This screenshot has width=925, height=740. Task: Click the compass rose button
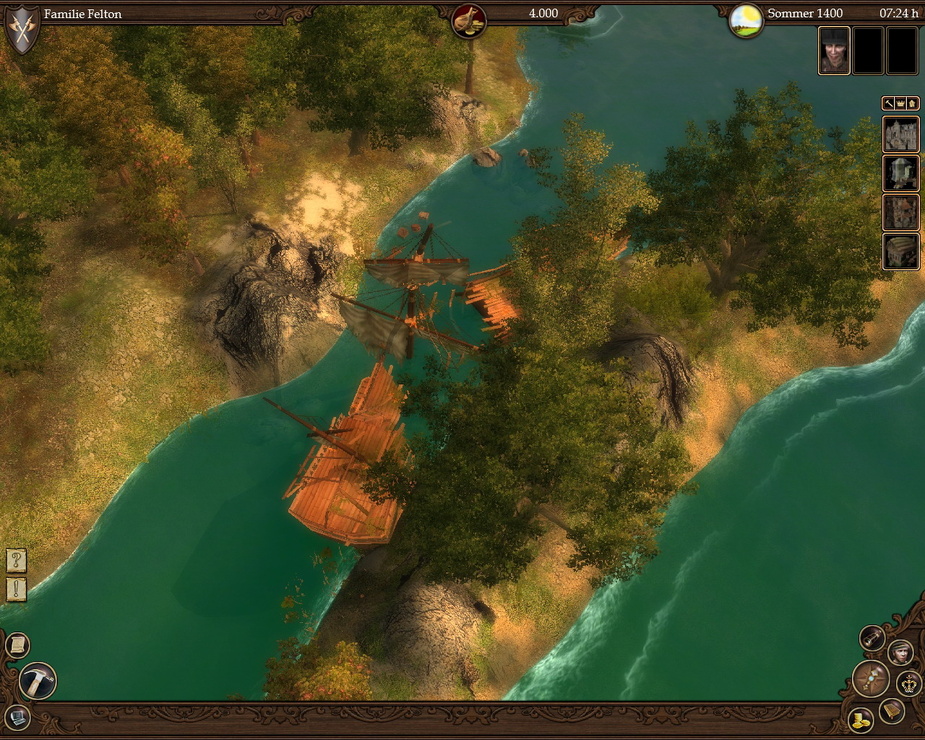click(871, 678)
